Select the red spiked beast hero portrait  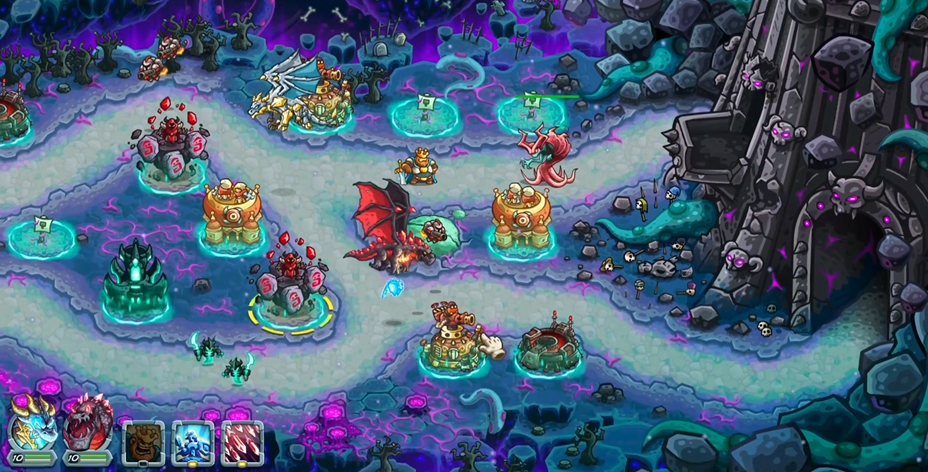pos(87,431)
